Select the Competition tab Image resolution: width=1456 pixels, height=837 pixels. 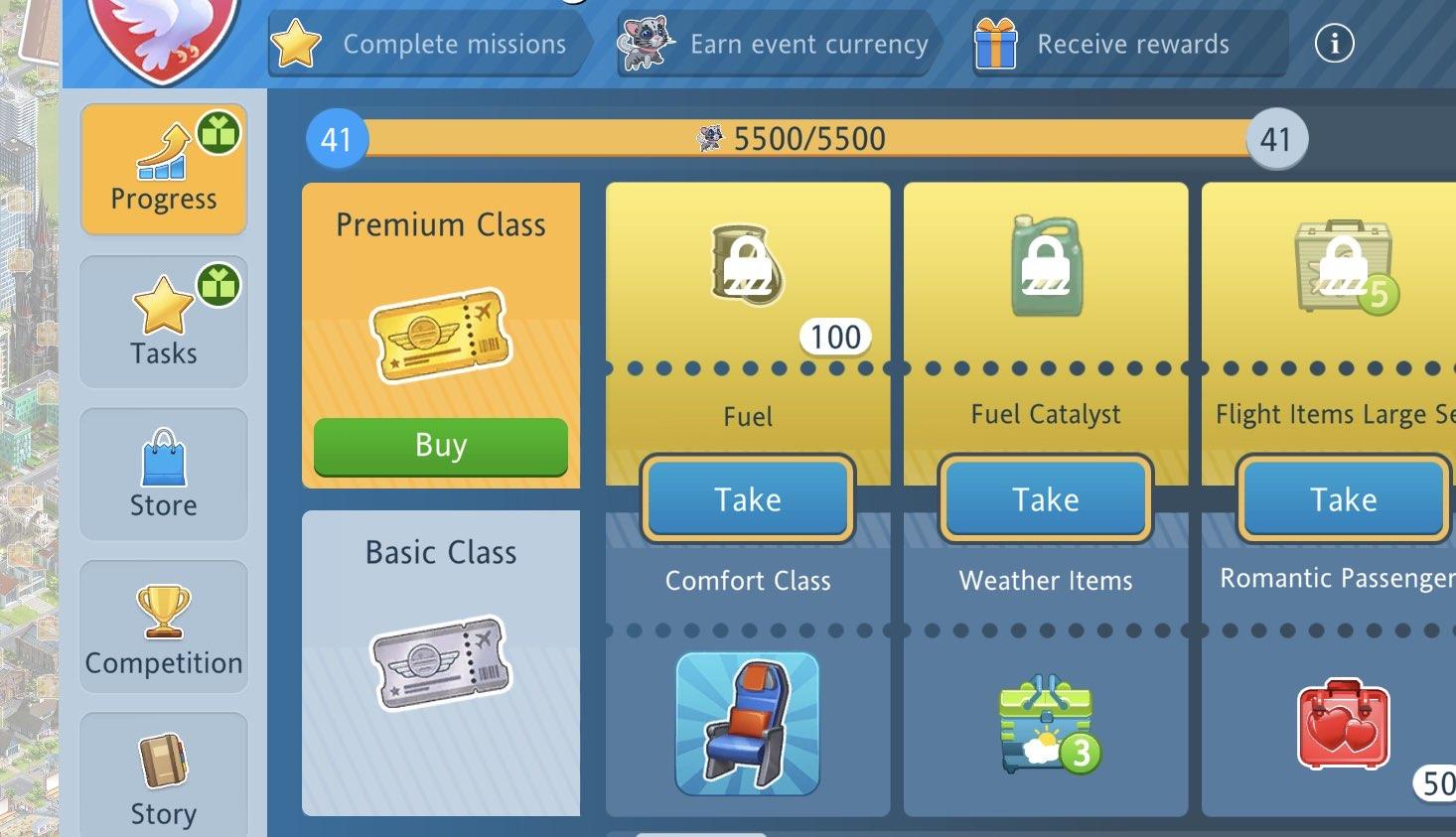164,627
